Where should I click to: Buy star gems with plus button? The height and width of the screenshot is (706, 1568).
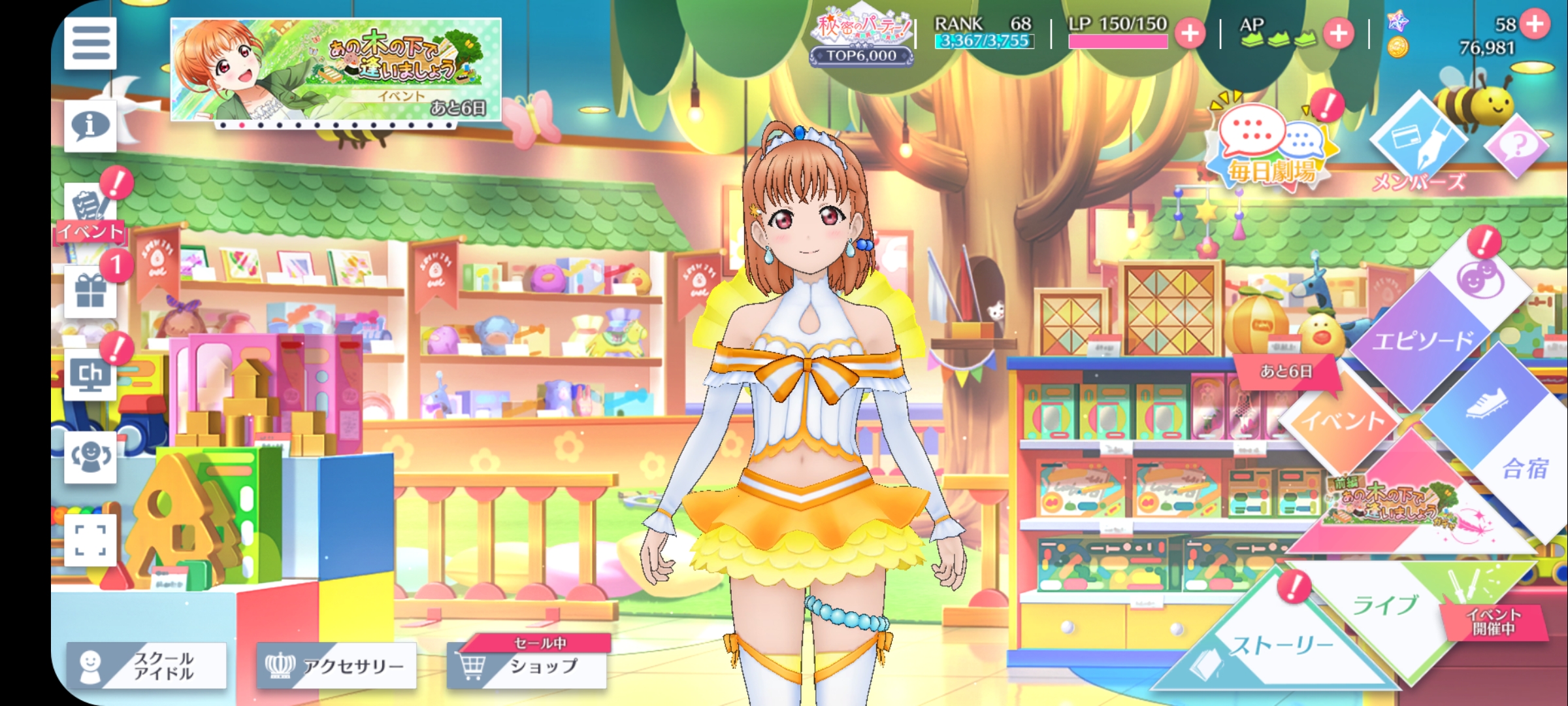[1535, 24]
